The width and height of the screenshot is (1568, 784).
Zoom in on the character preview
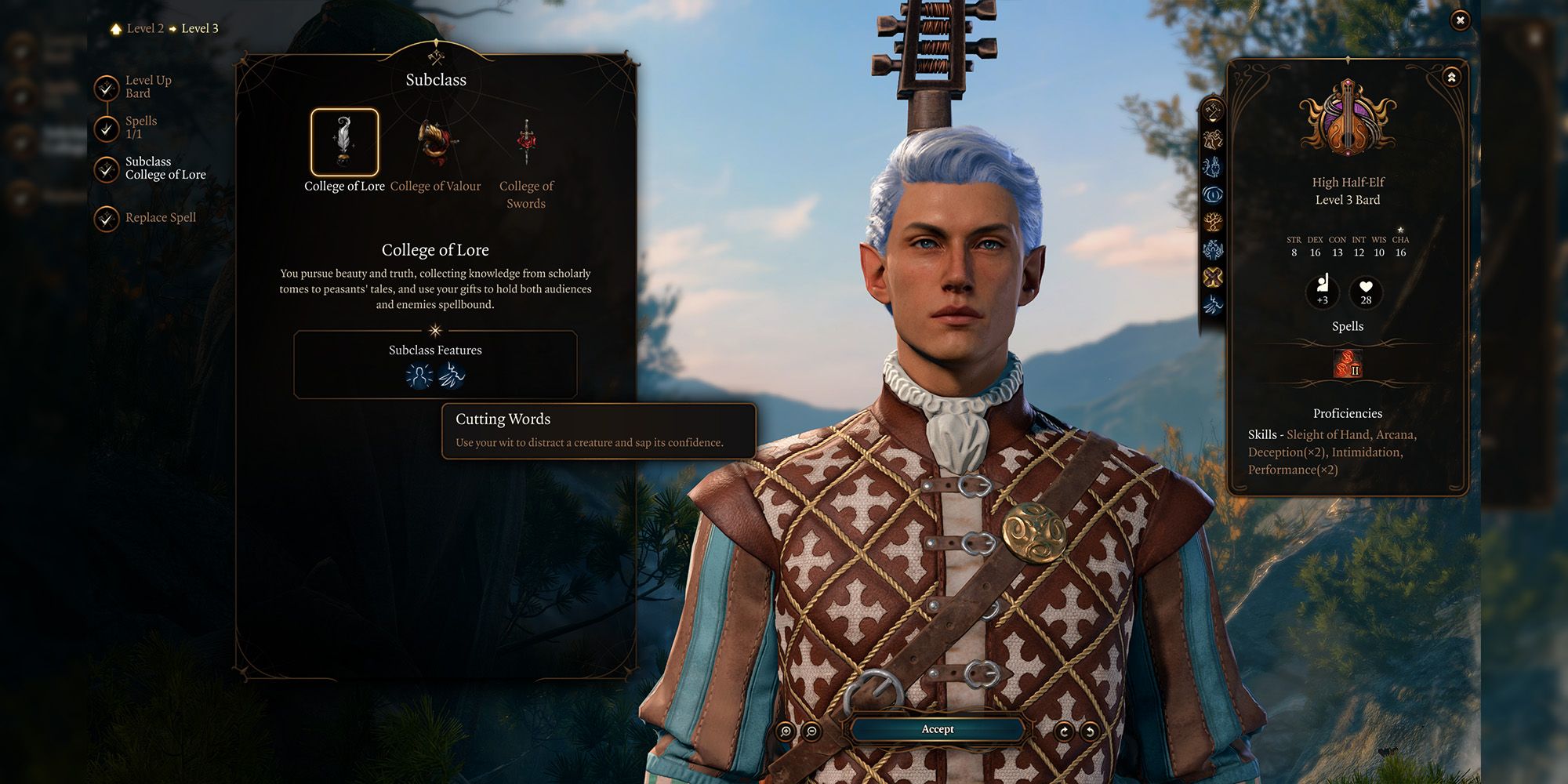click(786, 731)
